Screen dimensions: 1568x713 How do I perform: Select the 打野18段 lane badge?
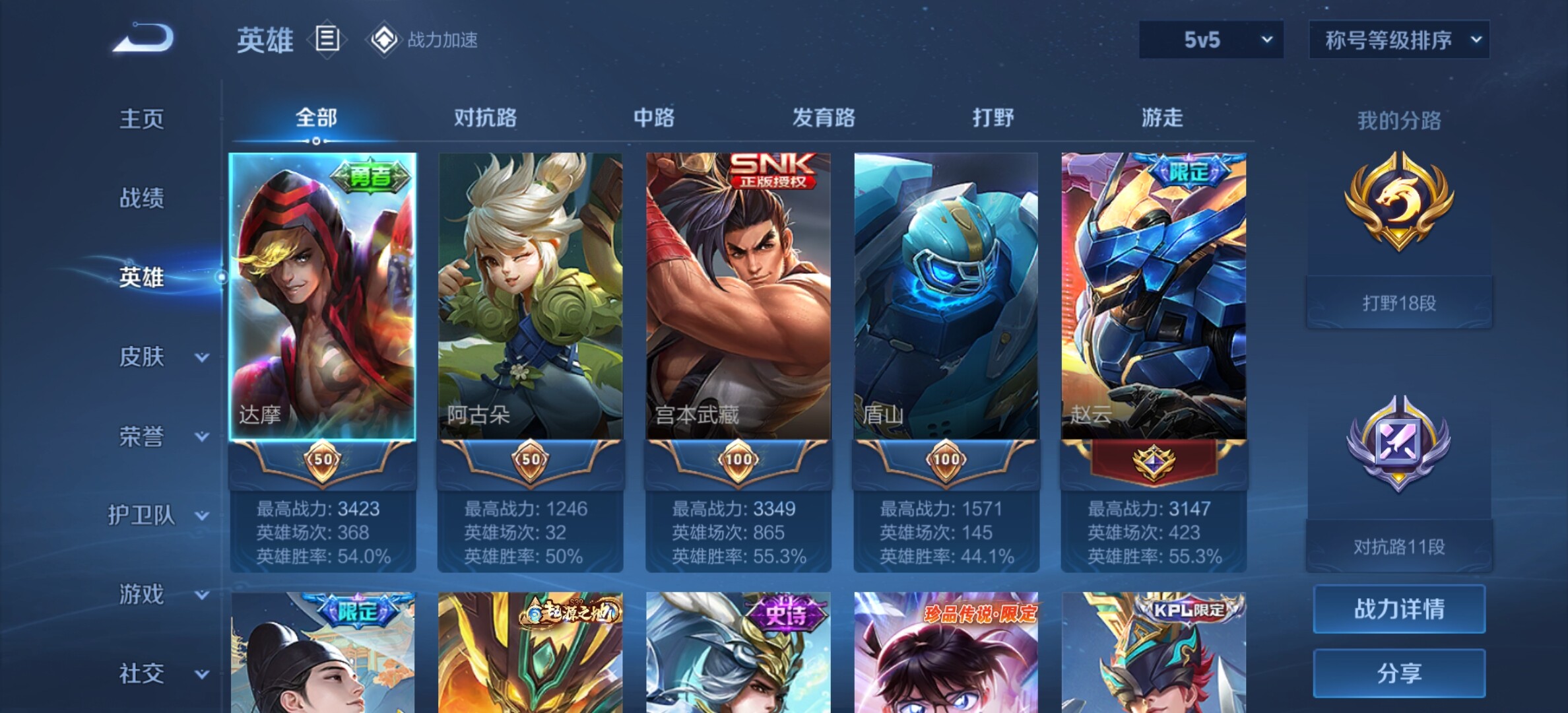click(1399, 238)
